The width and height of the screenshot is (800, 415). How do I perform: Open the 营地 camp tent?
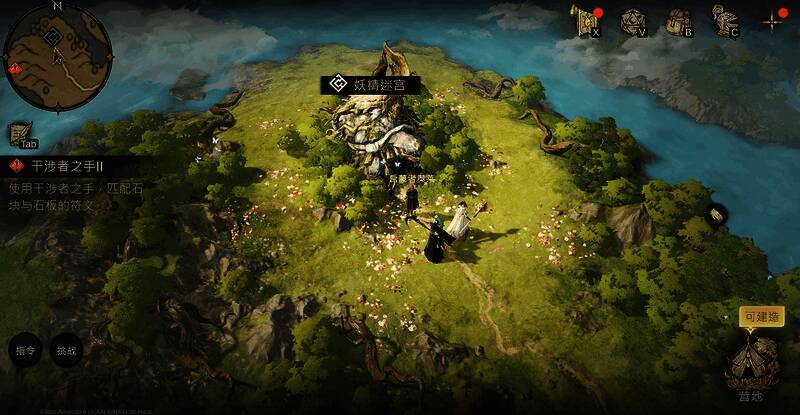(751, 363)
